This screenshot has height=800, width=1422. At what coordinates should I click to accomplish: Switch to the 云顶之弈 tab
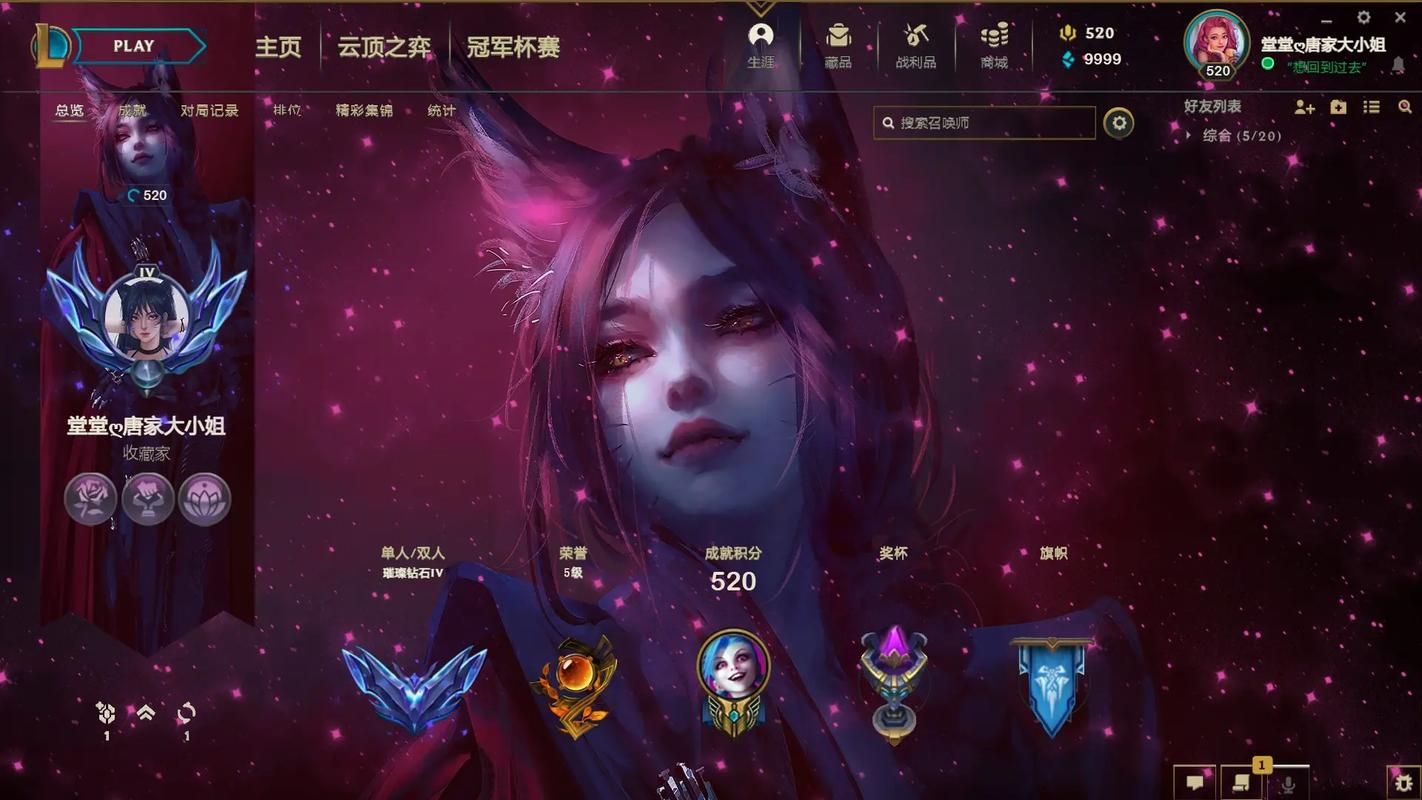click(384, 47)
